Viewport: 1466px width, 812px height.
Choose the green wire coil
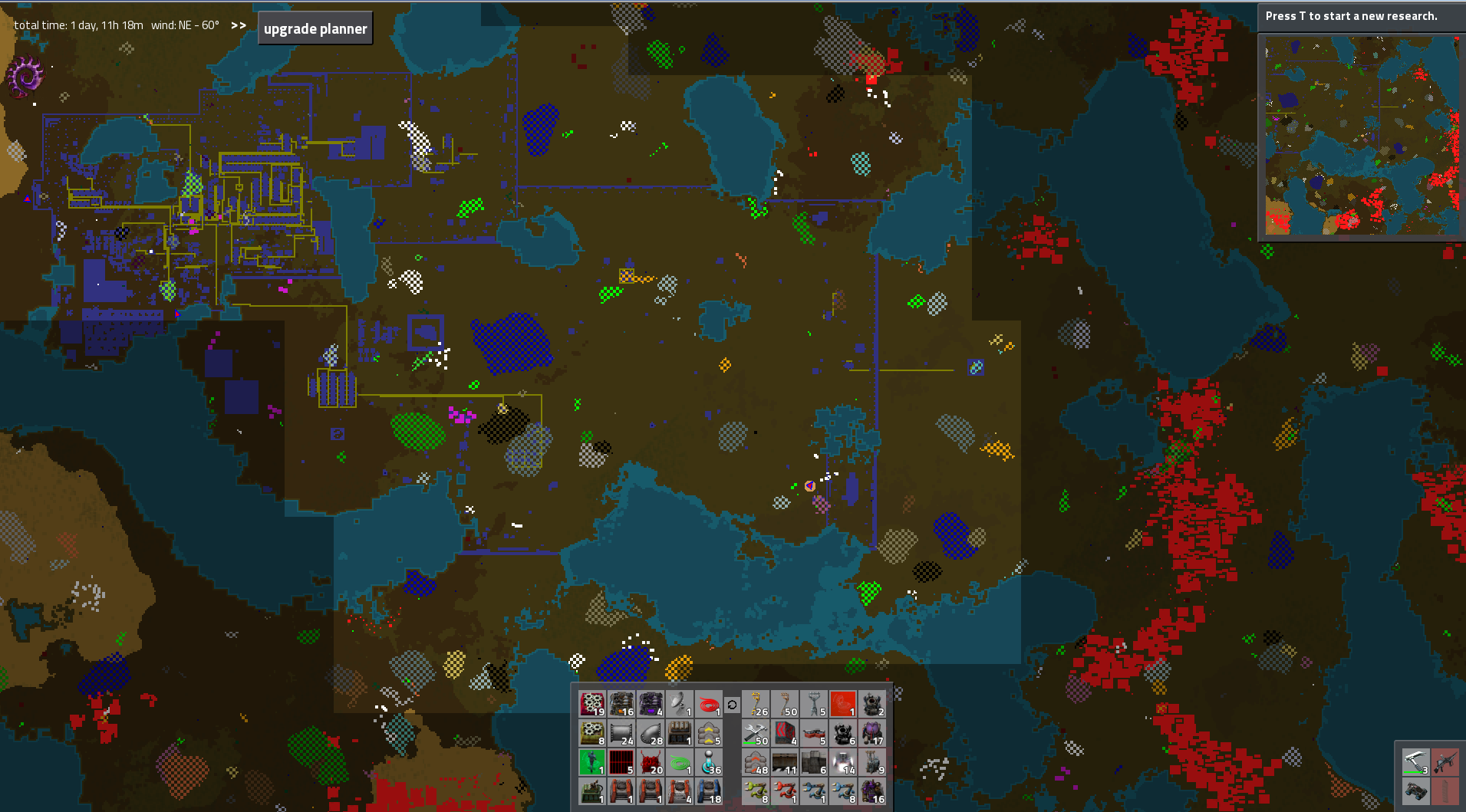coord(680,762)
